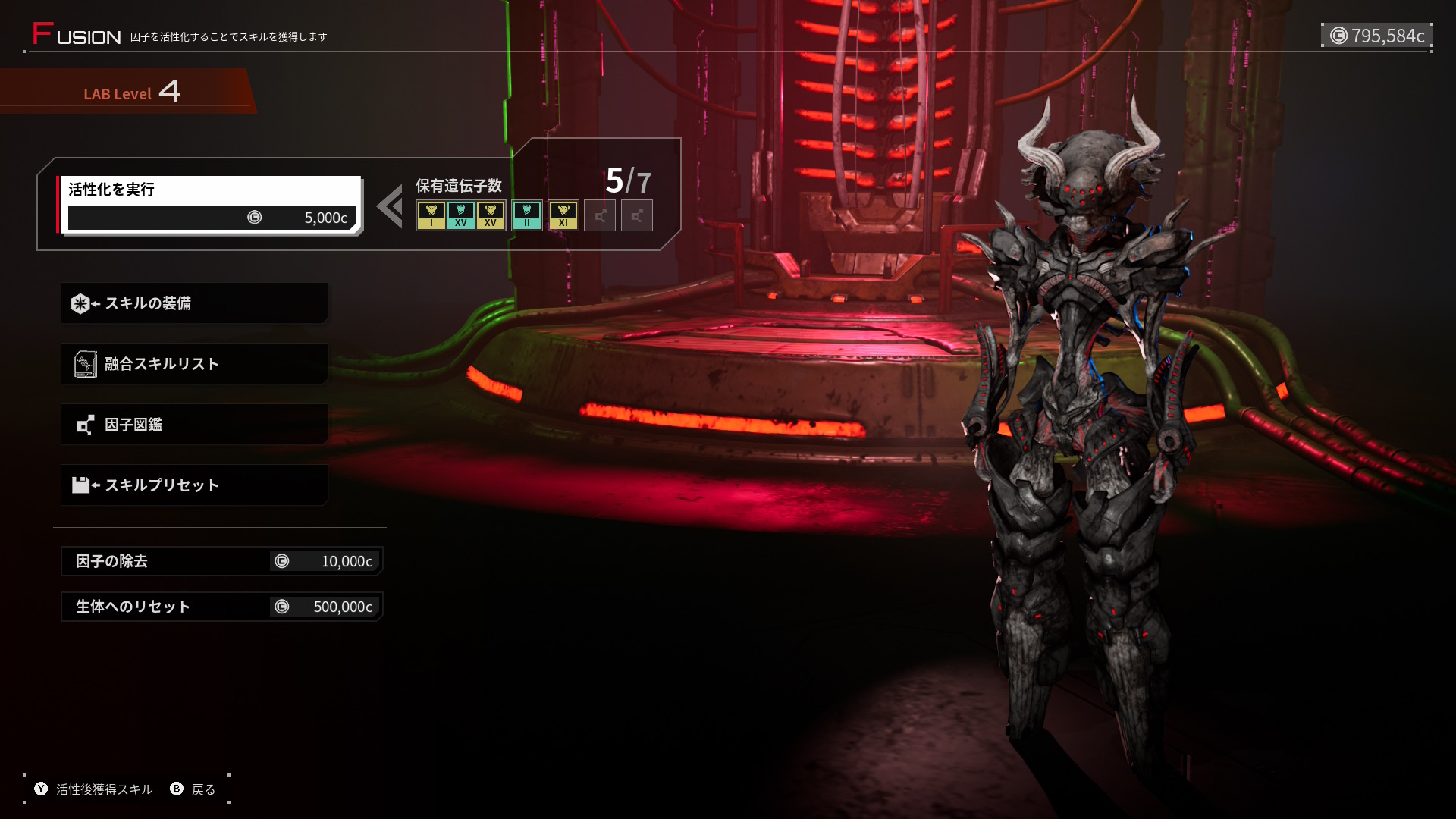Open スキルの装備 skill equip menu

[x=194, y=303]
